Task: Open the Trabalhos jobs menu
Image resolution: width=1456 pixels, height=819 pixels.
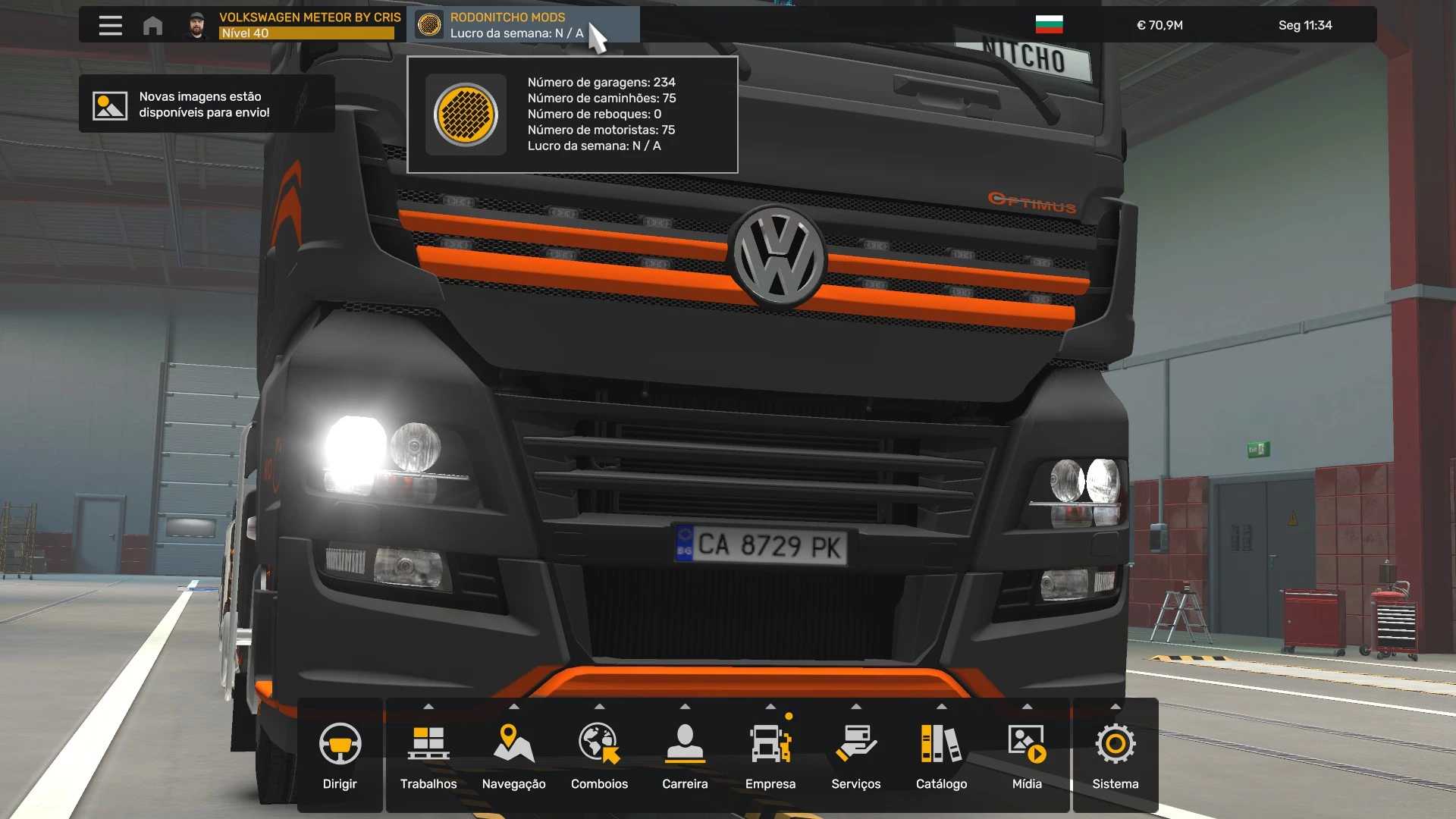Action: click(428, 755)
